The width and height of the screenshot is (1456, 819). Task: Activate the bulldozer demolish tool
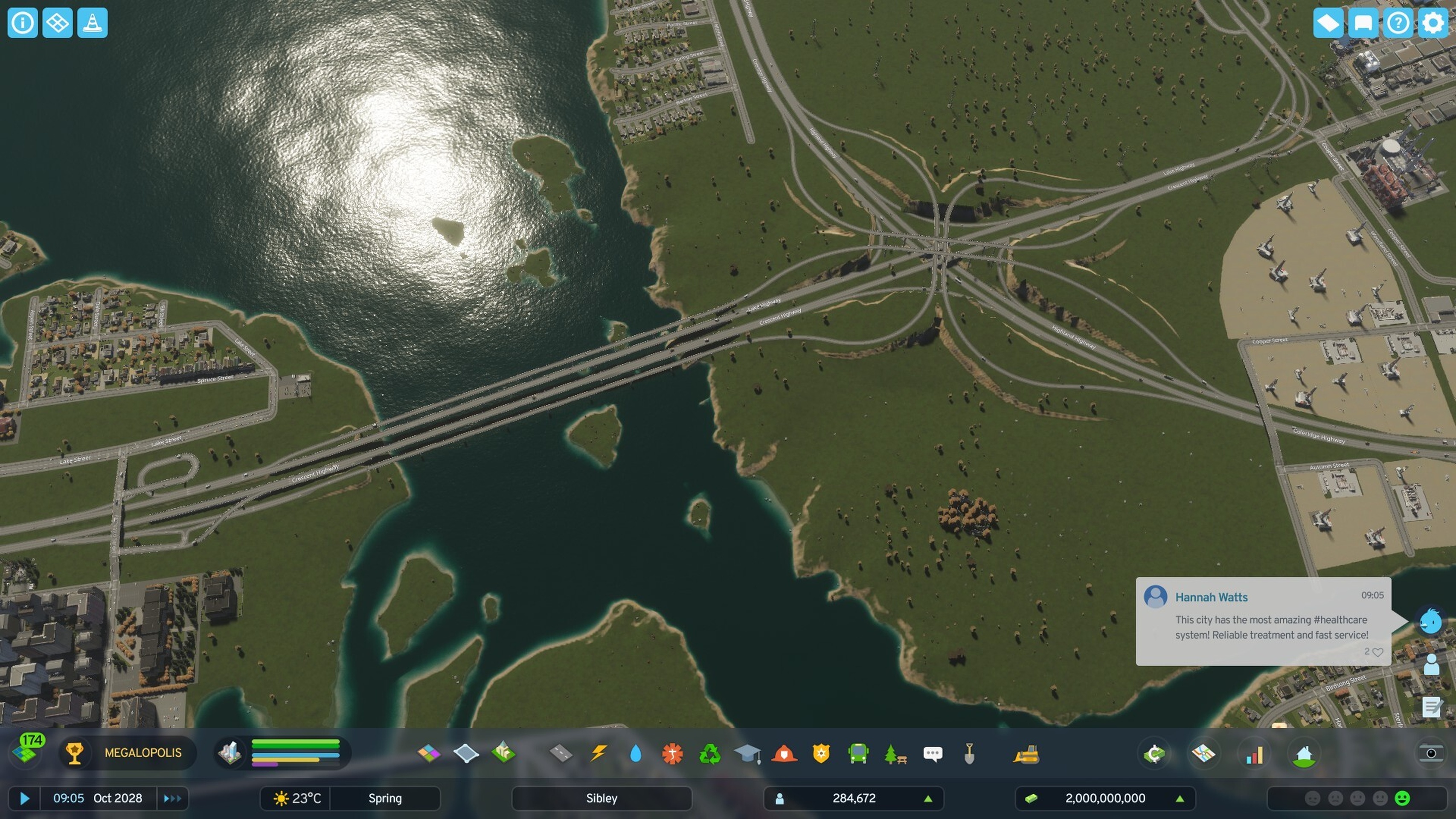tap(1026, 753)
